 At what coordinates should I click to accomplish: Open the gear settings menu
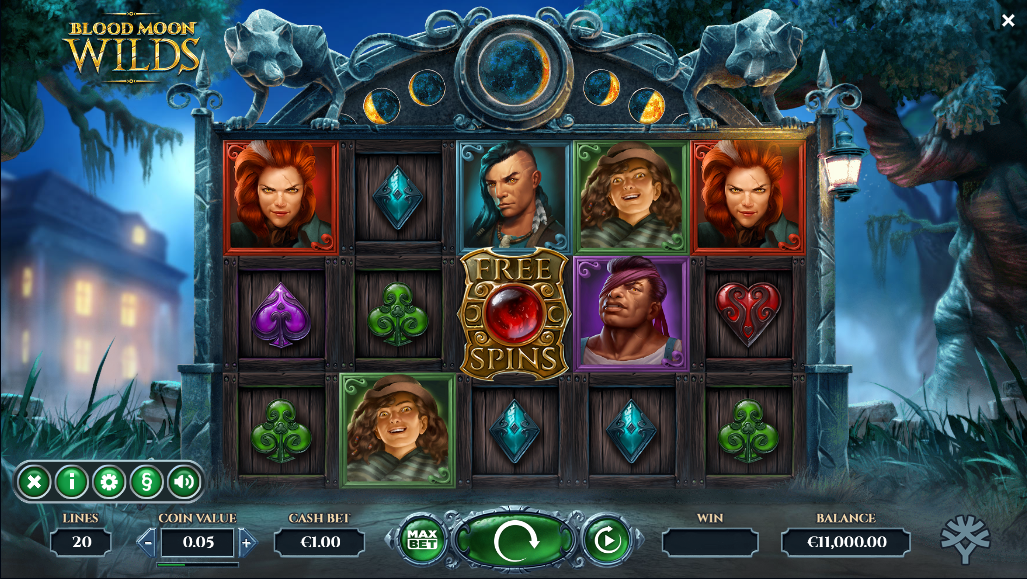pyautogui.click(x=109, y=482)
